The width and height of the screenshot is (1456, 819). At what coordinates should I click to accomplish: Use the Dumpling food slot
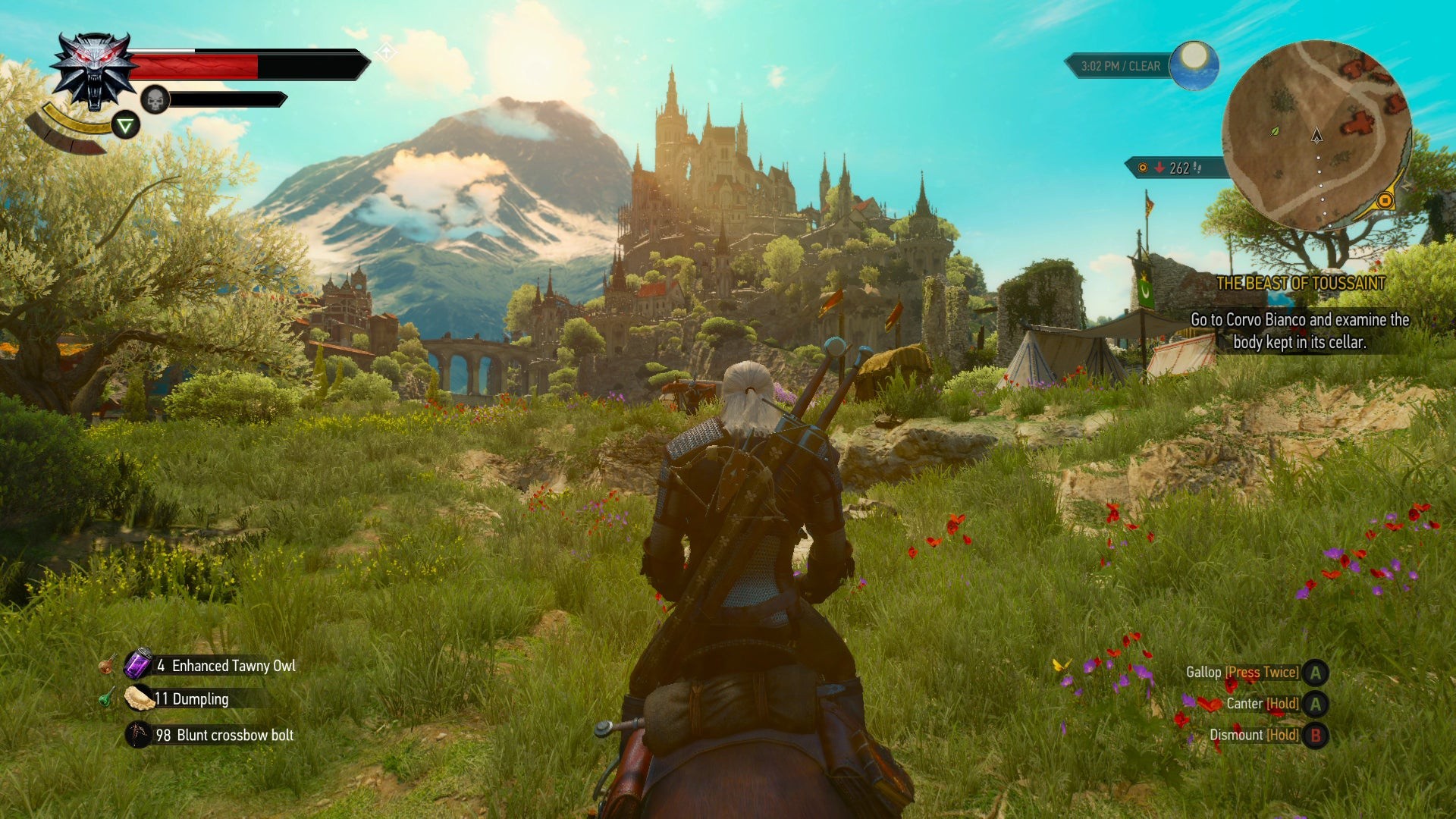[139, 698]
